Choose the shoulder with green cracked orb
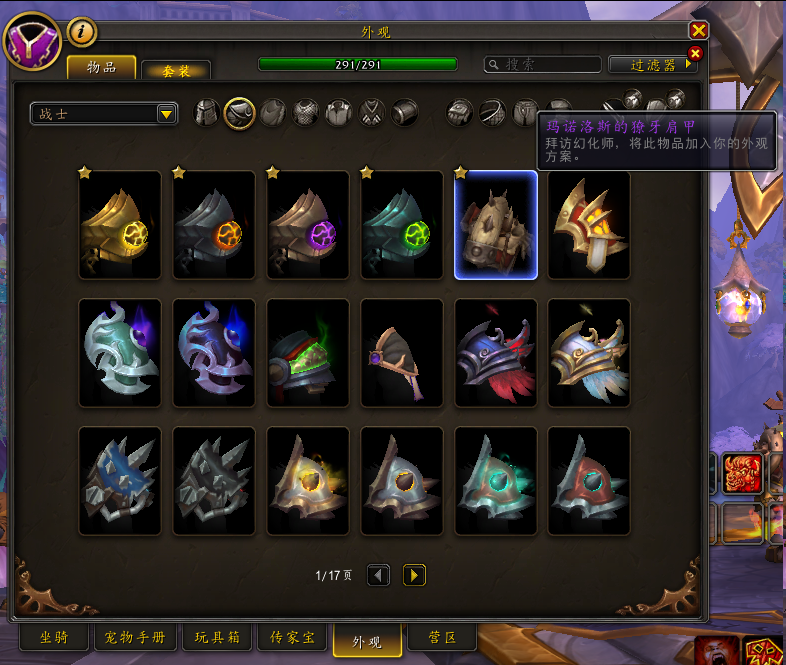786x665 pixels. pos(402,225)
